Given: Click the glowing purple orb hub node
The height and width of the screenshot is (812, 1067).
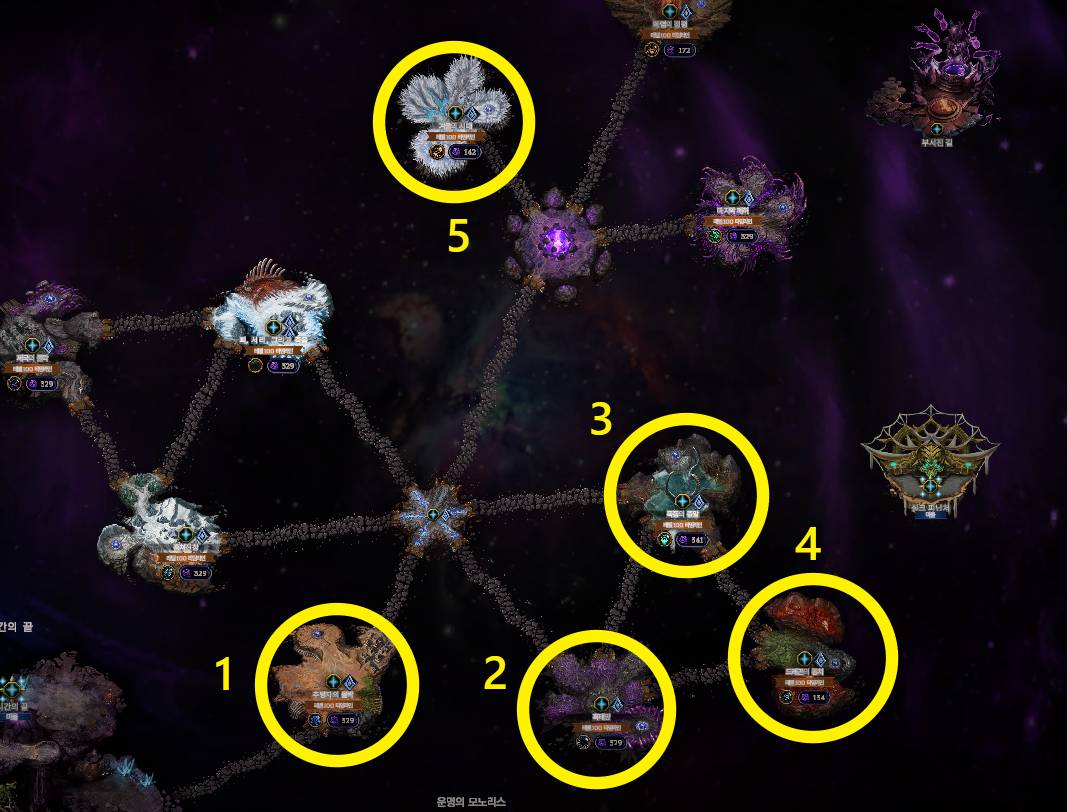Looking at the screenshot, I should tap(558, 240).
